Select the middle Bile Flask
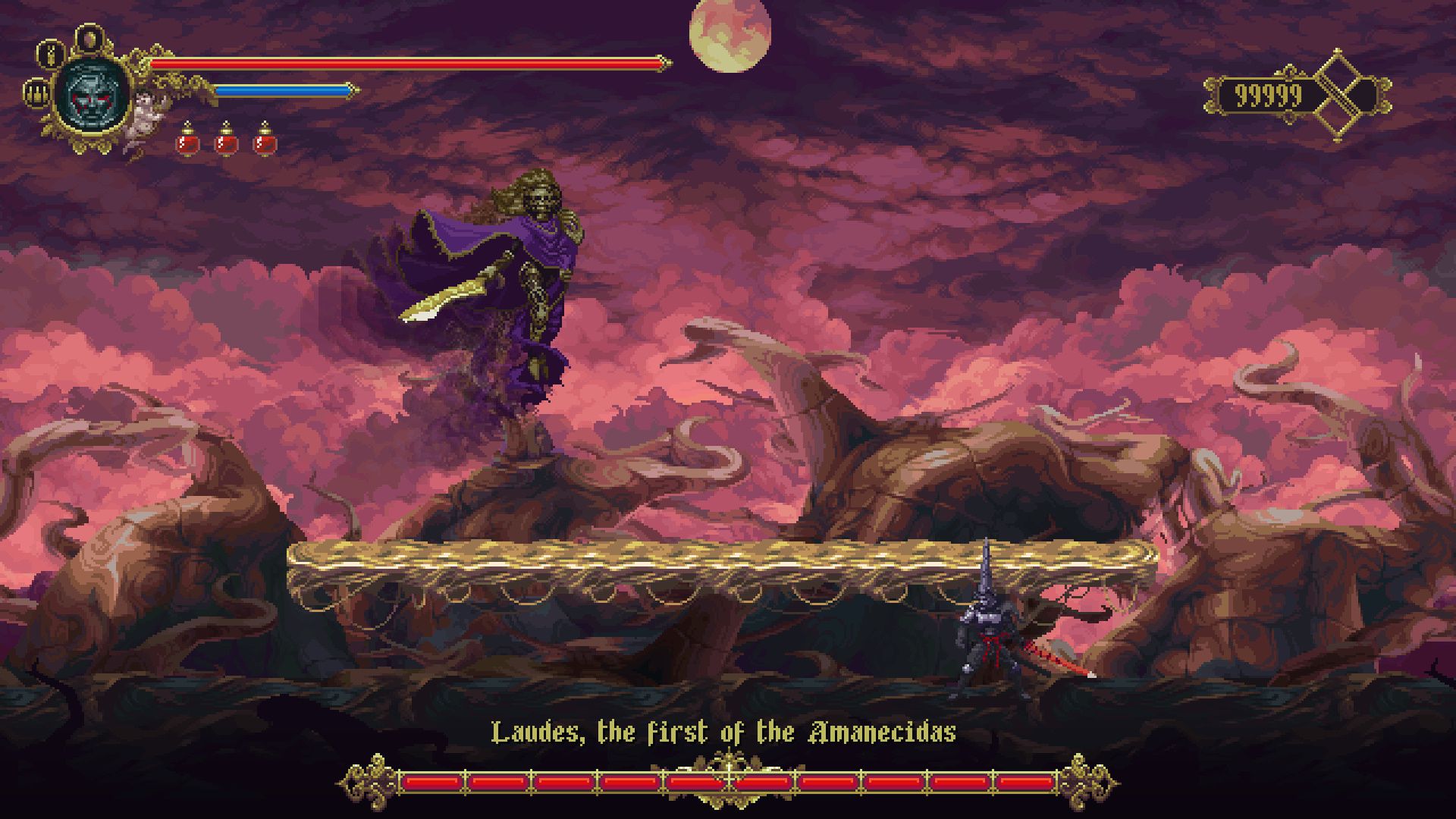1456x819 pixels. [x=226, y=141]
